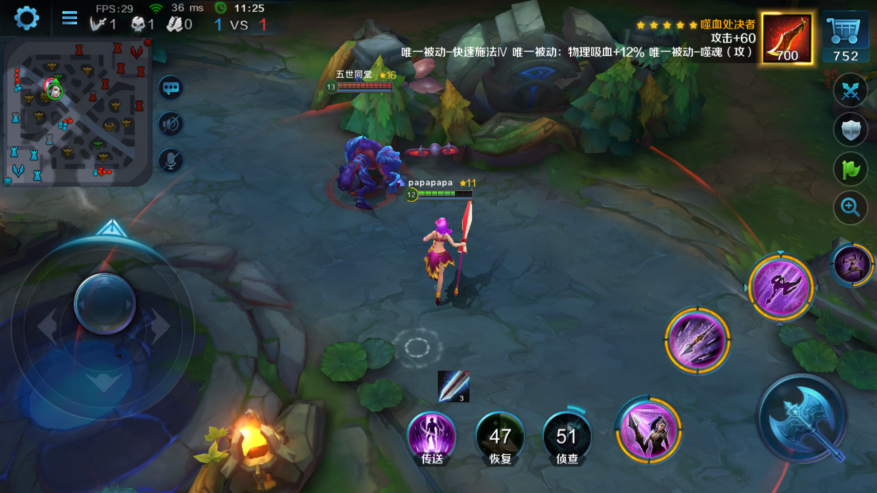Click the battlefield minimap
This screenshot has height=493, width=877.
click(77, 112)
